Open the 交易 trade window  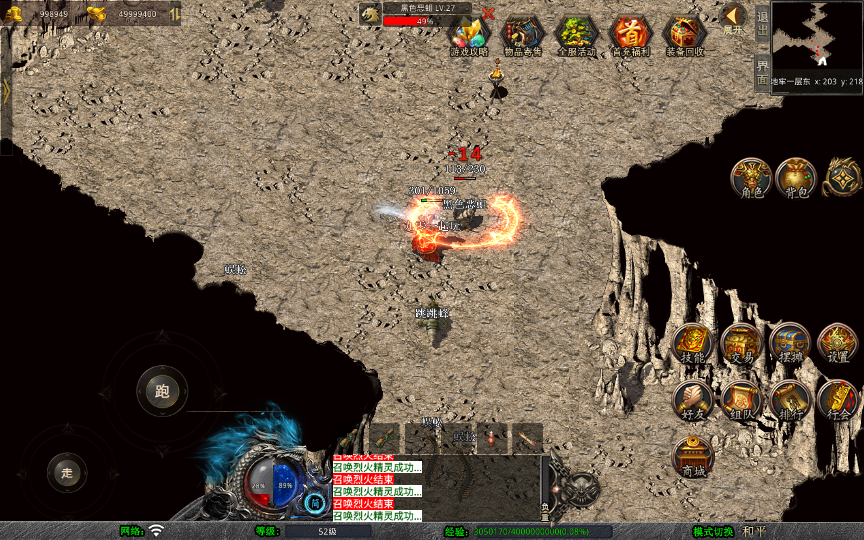pos(741,343)
